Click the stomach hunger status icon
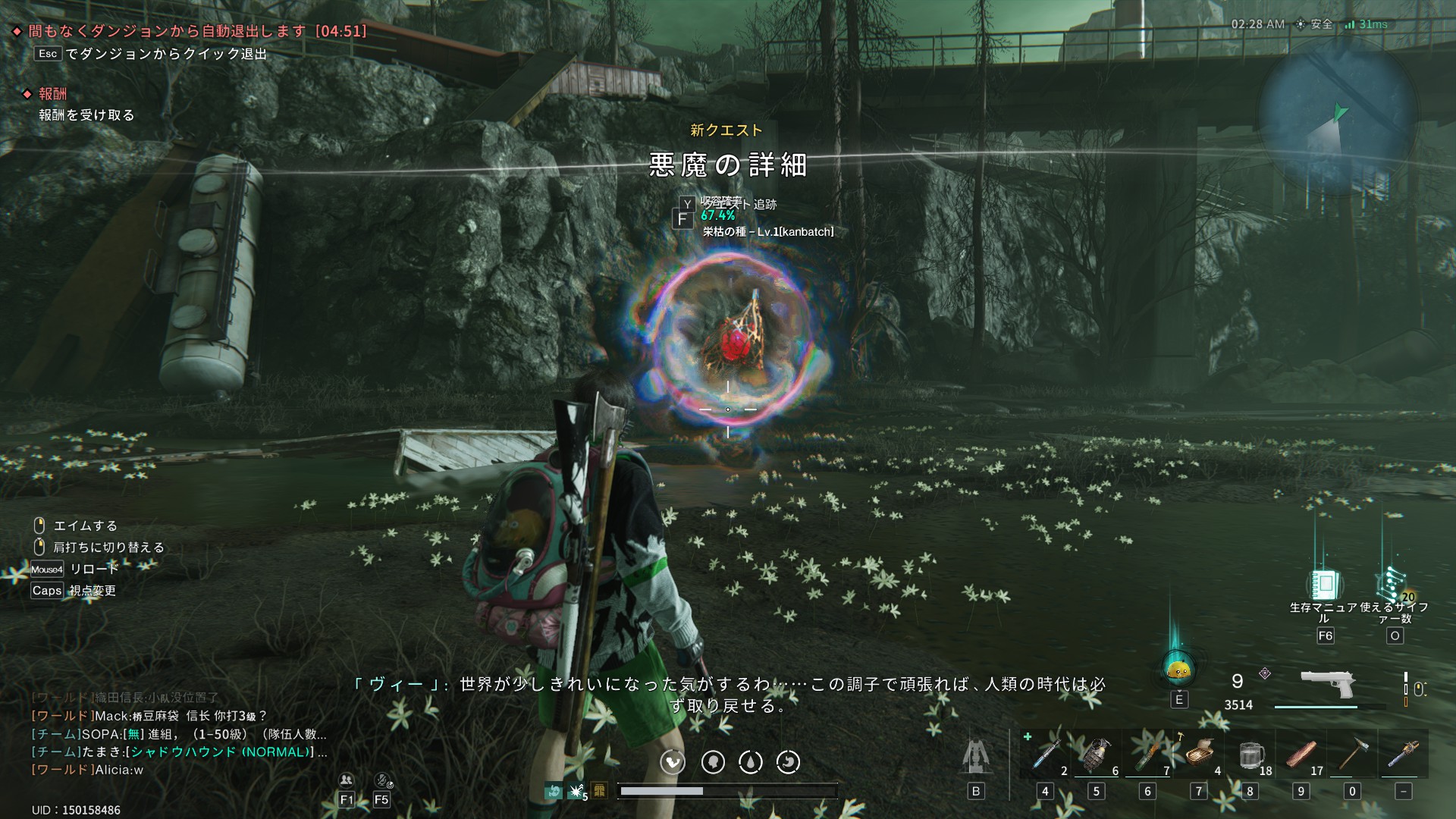1456x819 pixels. pos(673,762)
